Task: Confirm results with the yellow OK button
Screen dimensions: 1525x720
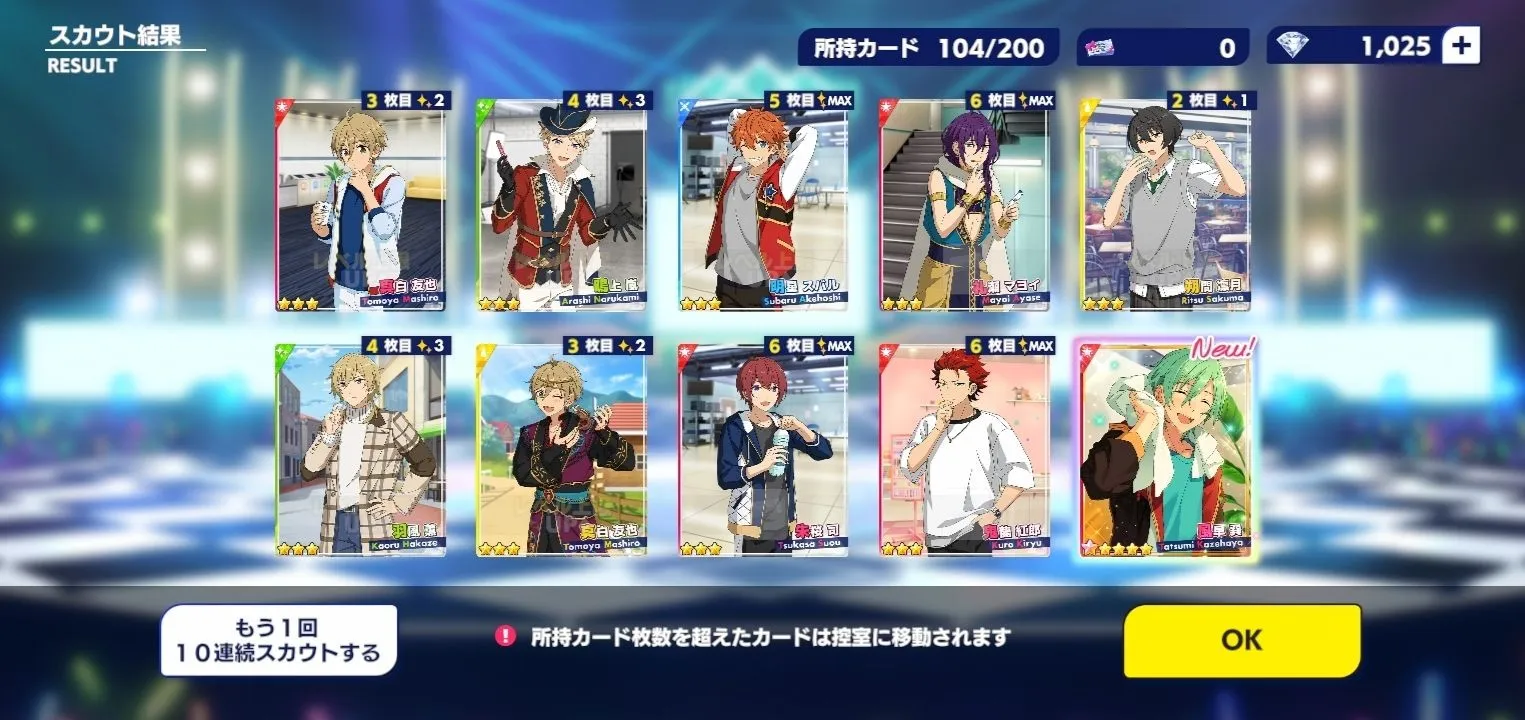Action: pyautogui.click(x=1241, y=640)
